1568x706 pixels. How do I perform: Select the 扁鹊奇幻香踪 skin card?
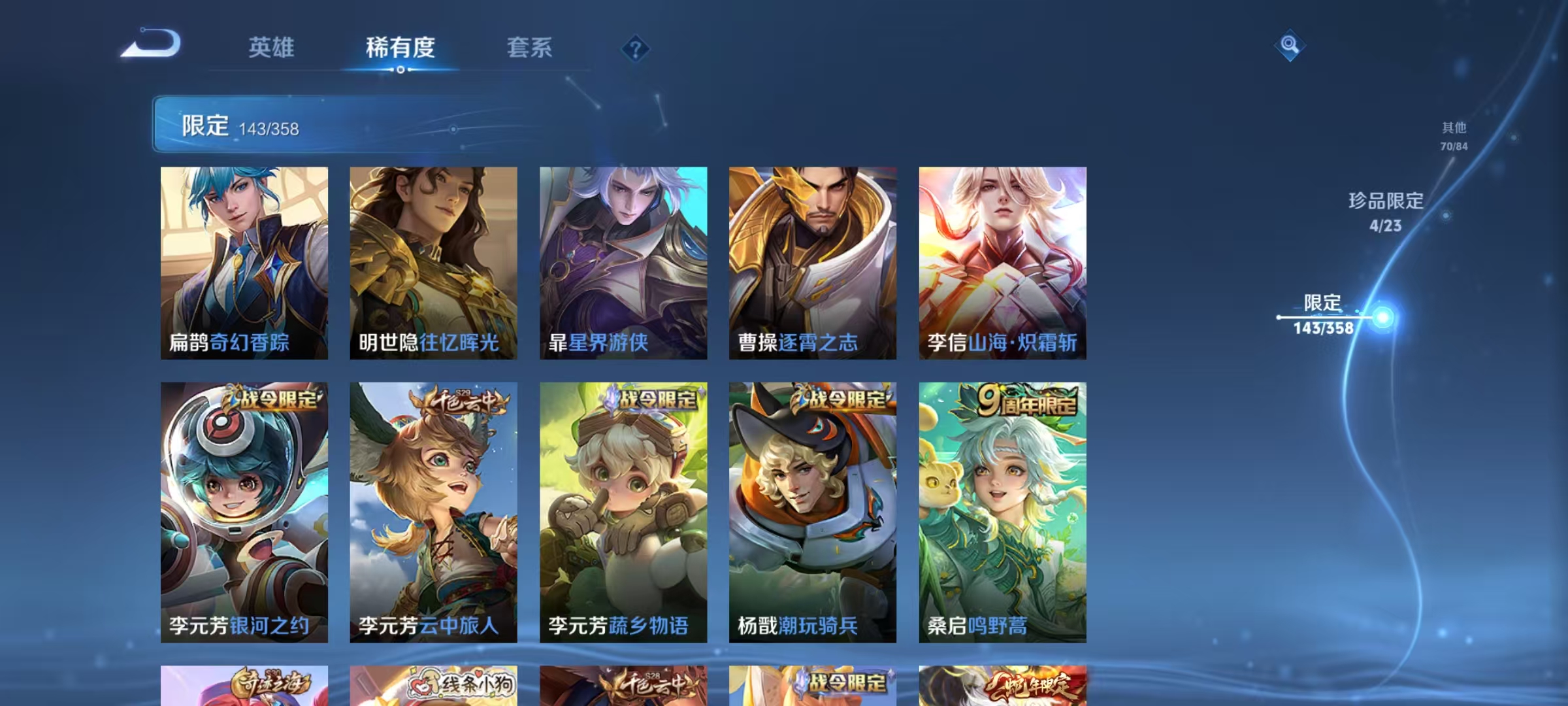[x=243, y=261]
